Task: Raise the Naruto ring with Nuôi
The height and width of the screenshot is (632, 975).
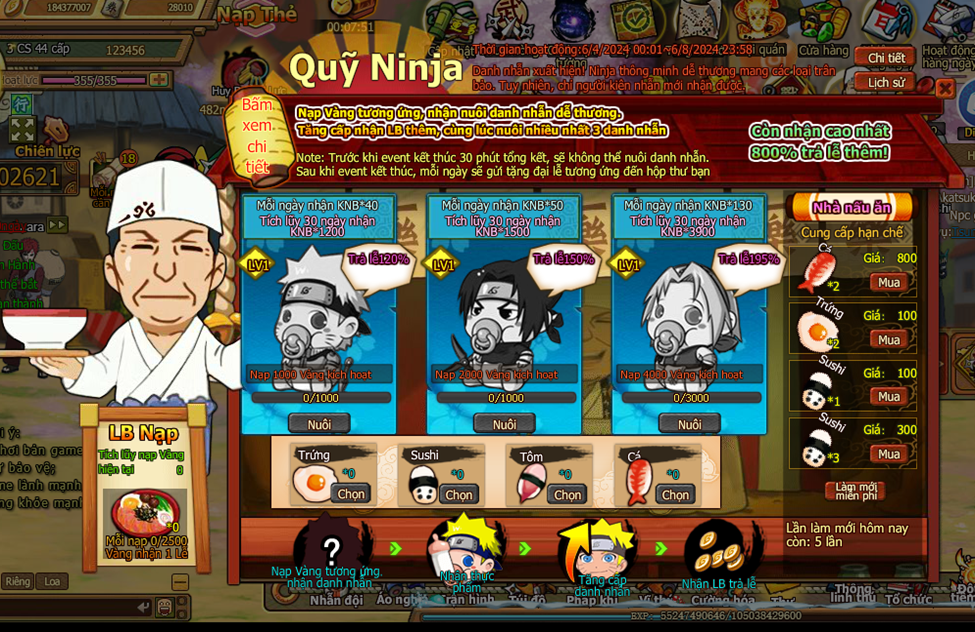Action: click(319, 424)
